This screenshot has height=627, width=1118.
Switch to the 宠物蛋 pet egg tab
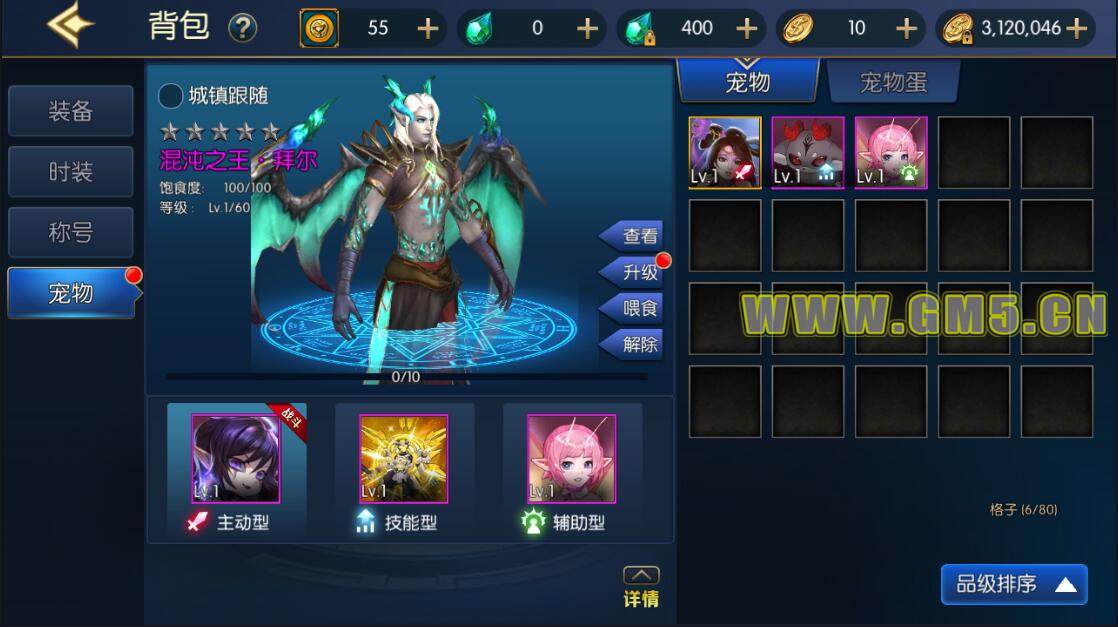point(893,82)
